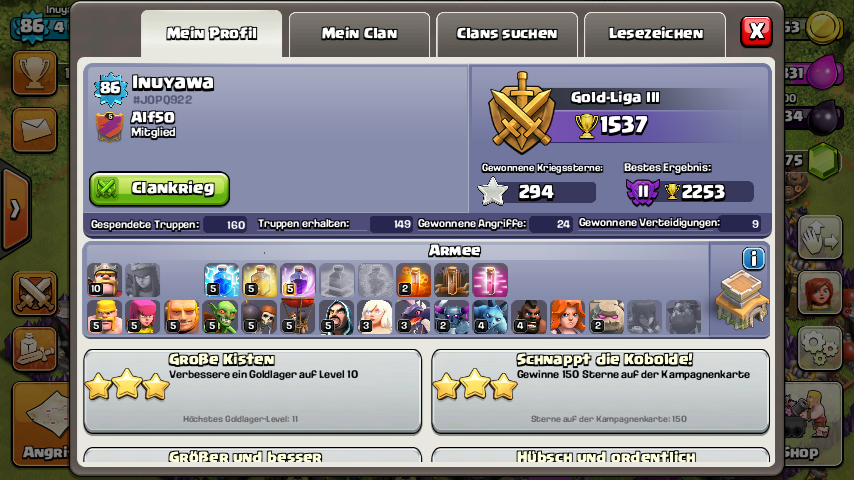
Task: Open the Clans suchen tab
Action: [507, 34]
